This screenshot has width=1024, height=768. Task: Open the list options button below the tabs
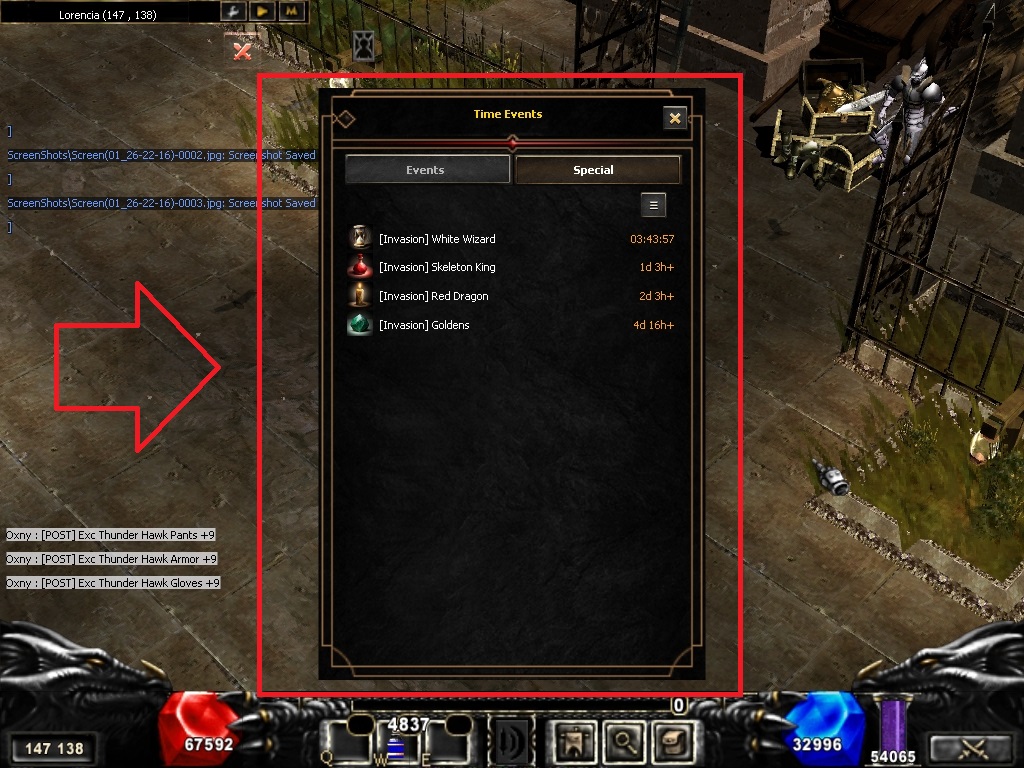(x=653, y=205)
